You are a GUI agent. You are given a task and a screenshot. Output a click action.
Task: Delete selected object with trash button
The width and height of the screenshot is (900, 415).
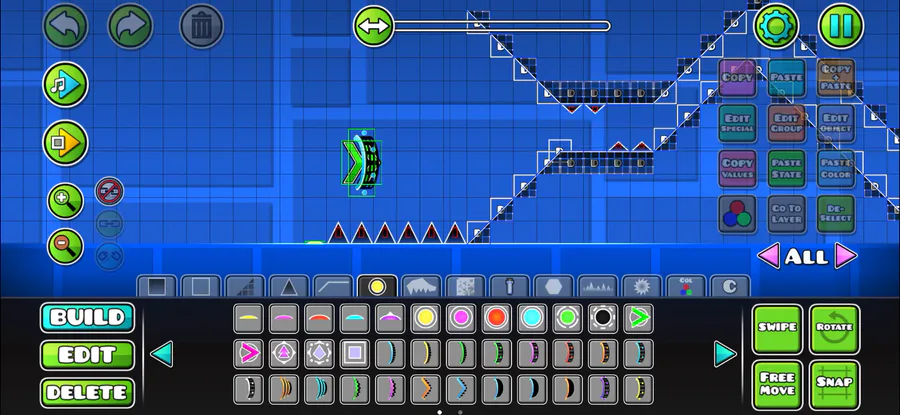coord(201,25)
